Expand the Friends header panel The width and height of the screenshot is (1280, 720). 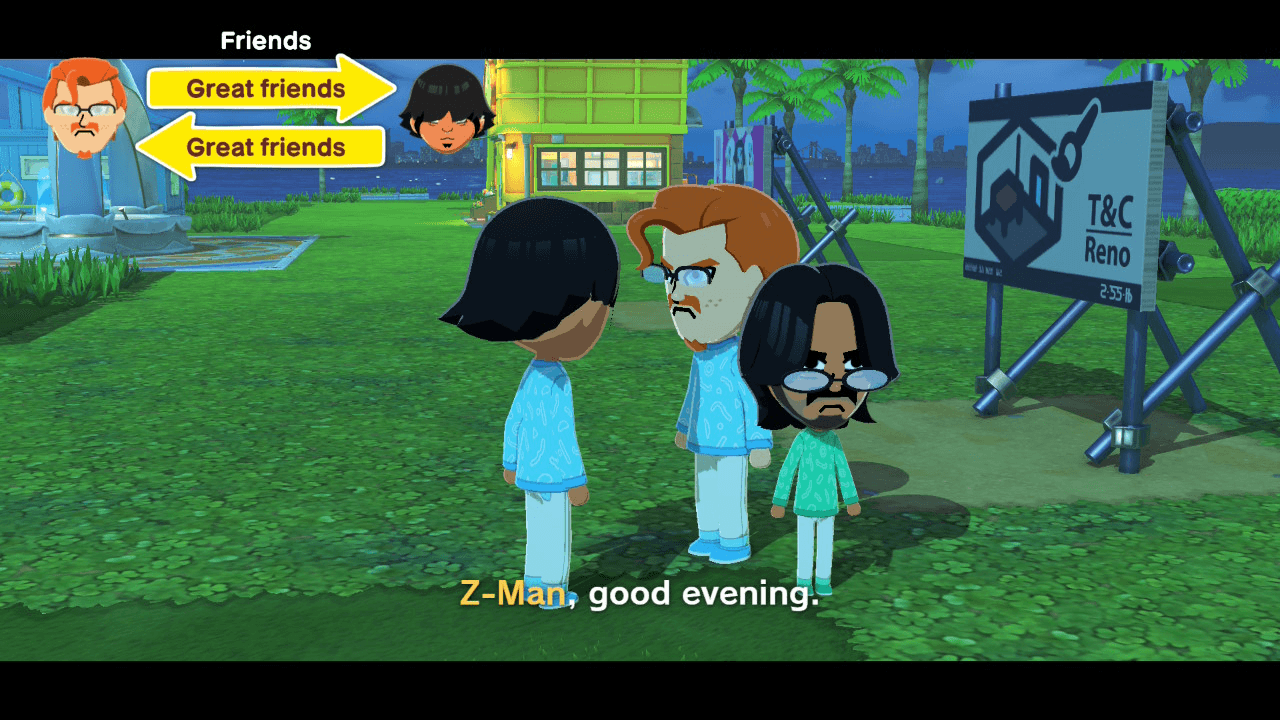coord(265,40)
